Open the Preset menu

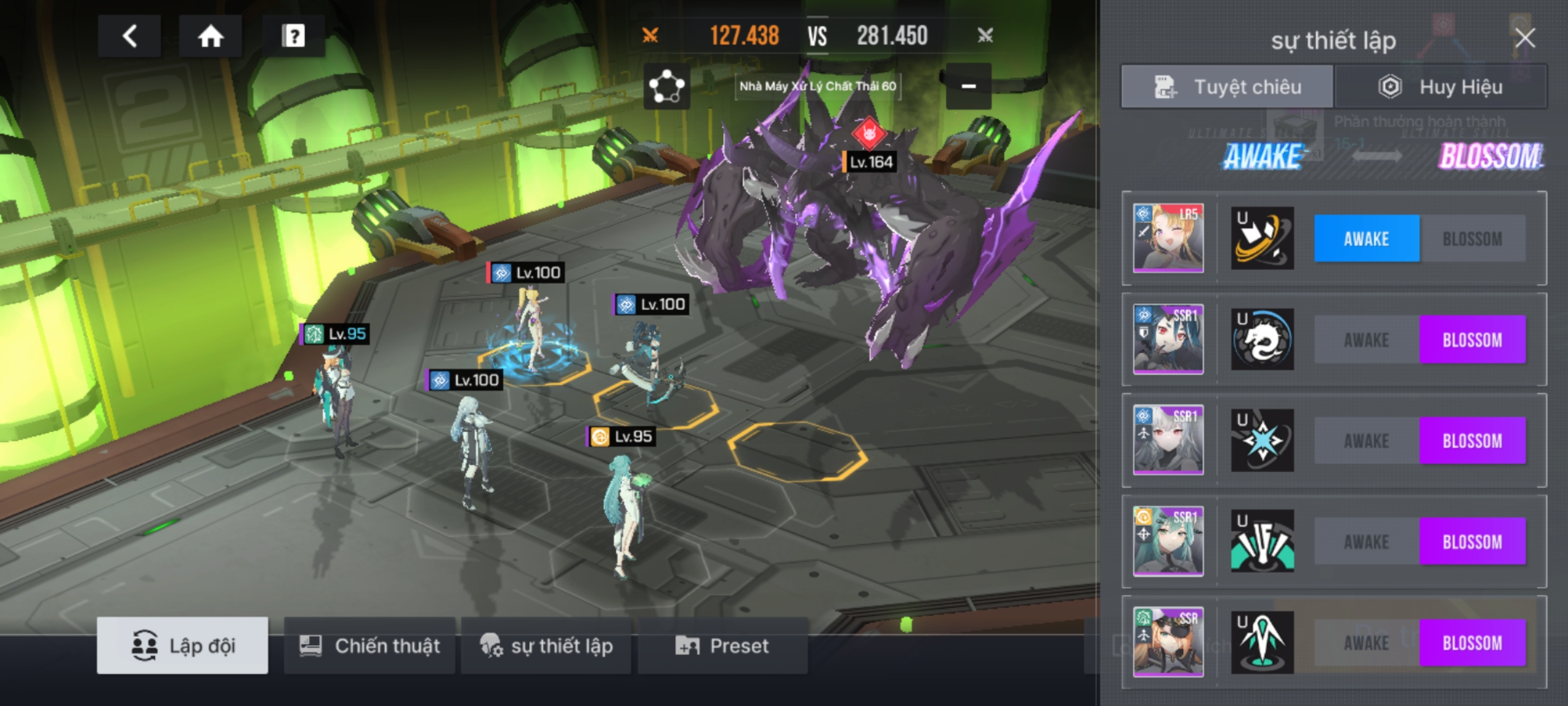(723, 646)
